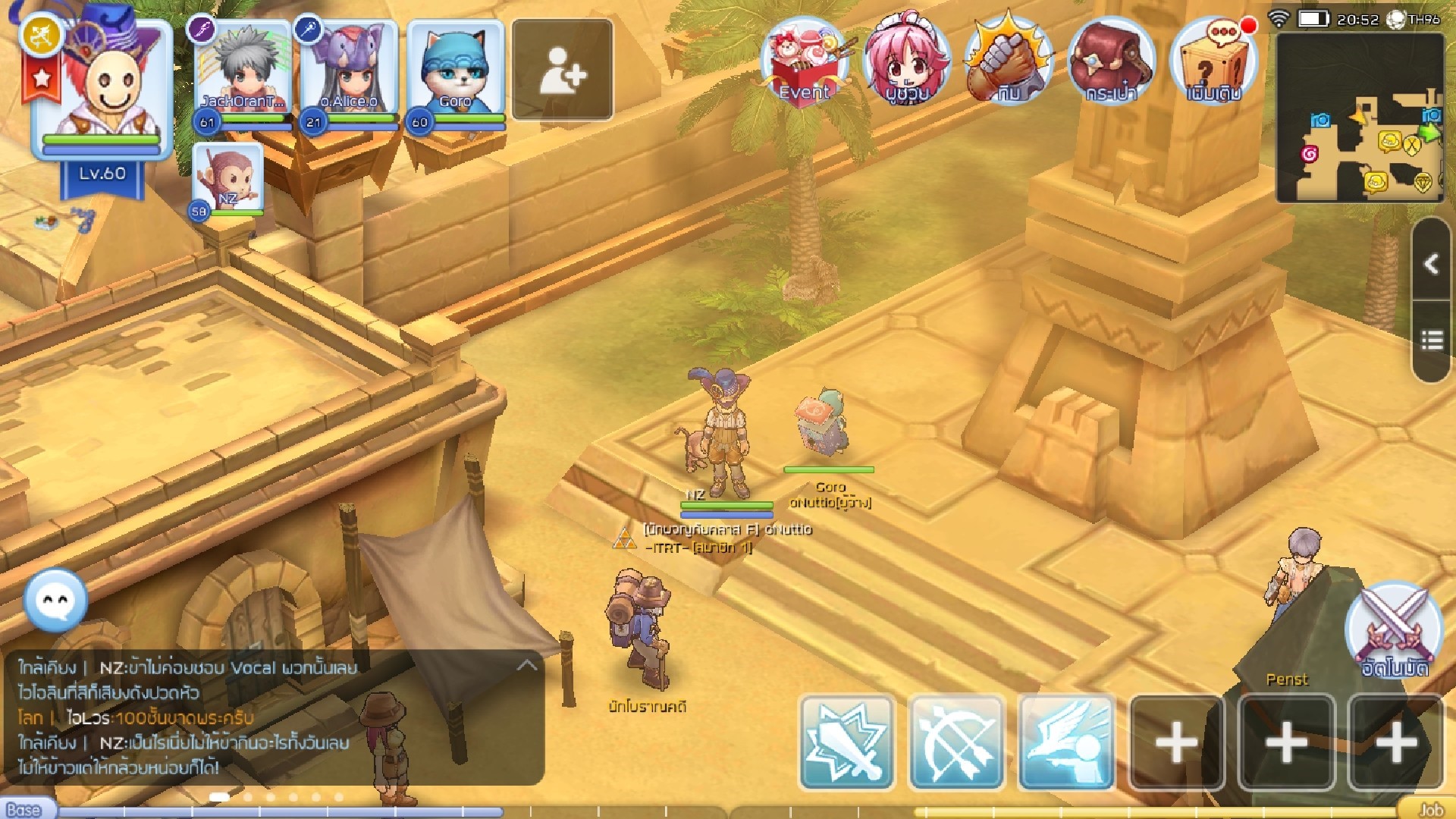
Task: Open the Event gift box menu
Action: click(805, 62)
